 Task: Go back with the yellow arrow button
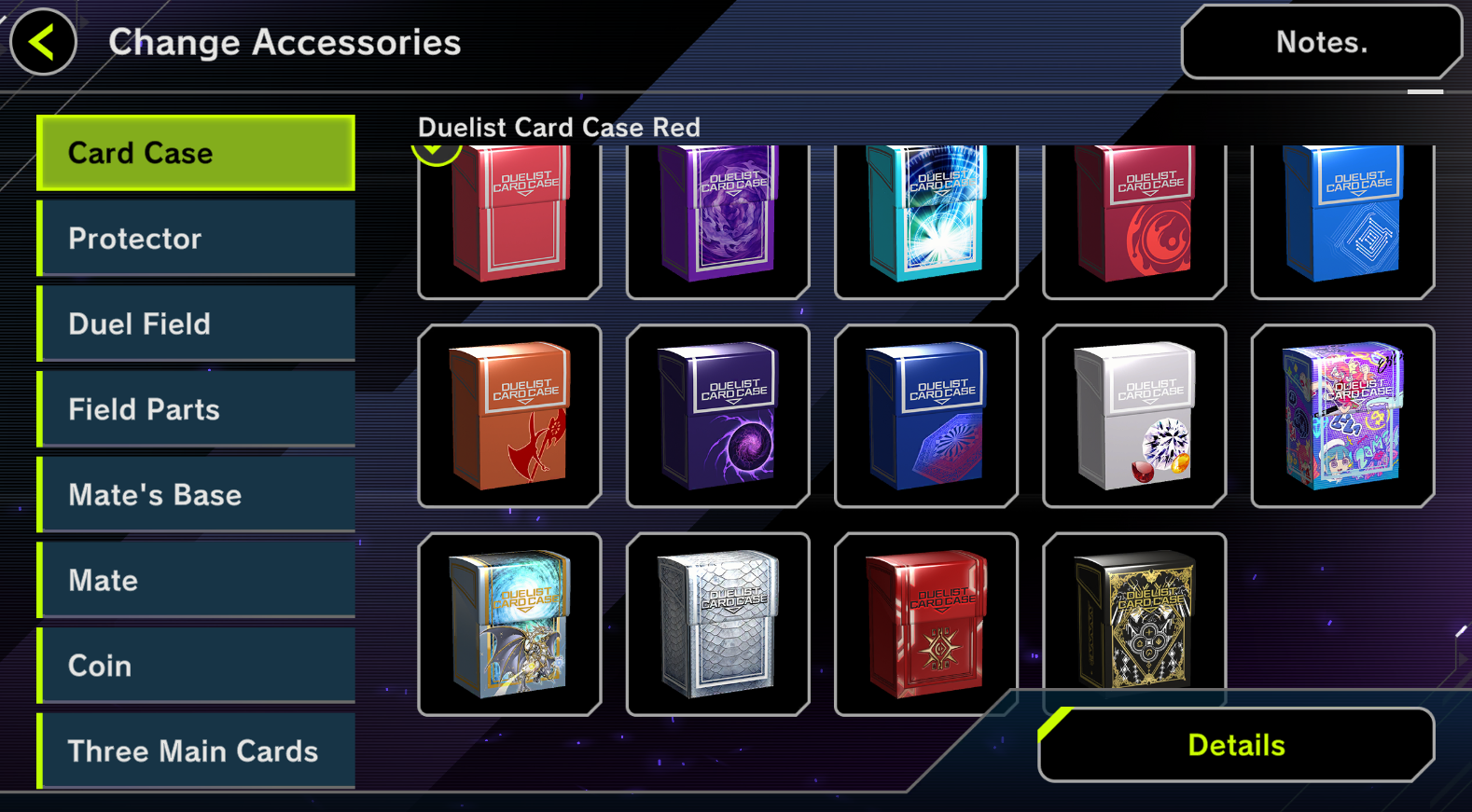(43, 42)
